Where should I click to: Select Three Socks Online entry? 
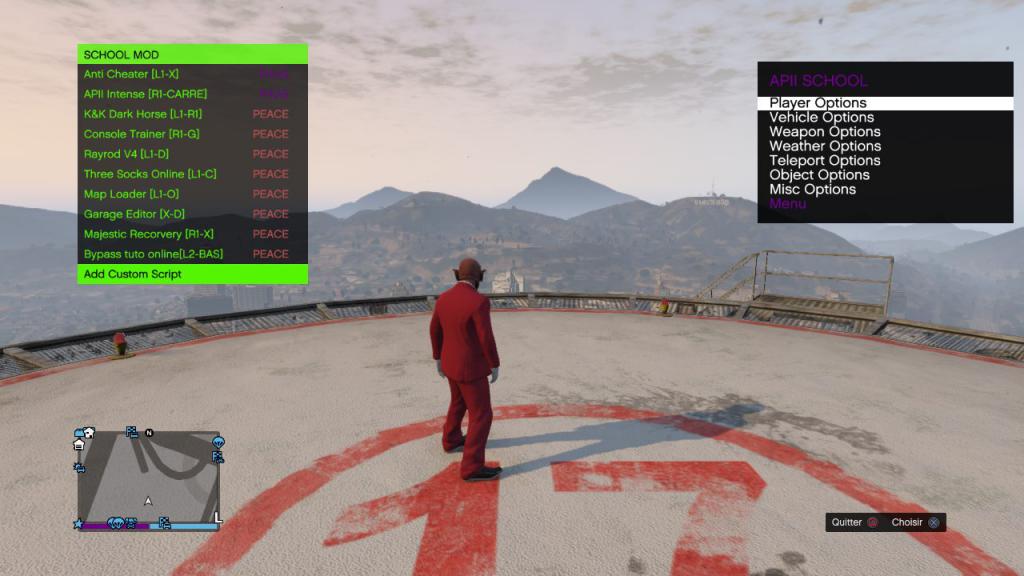coord(150,174)
